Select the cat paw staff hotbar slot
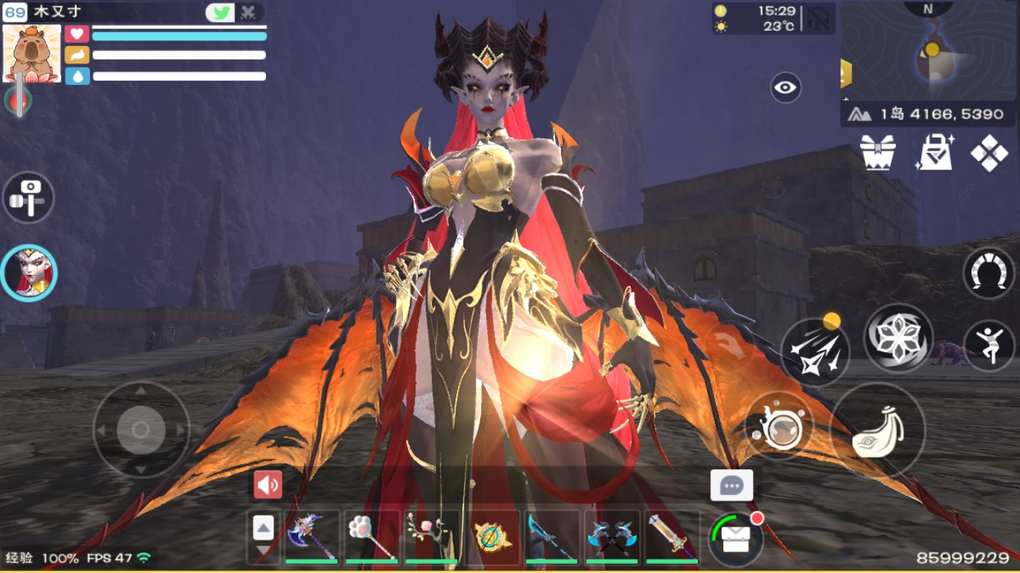1020x573 pixels. click(371, 537)
